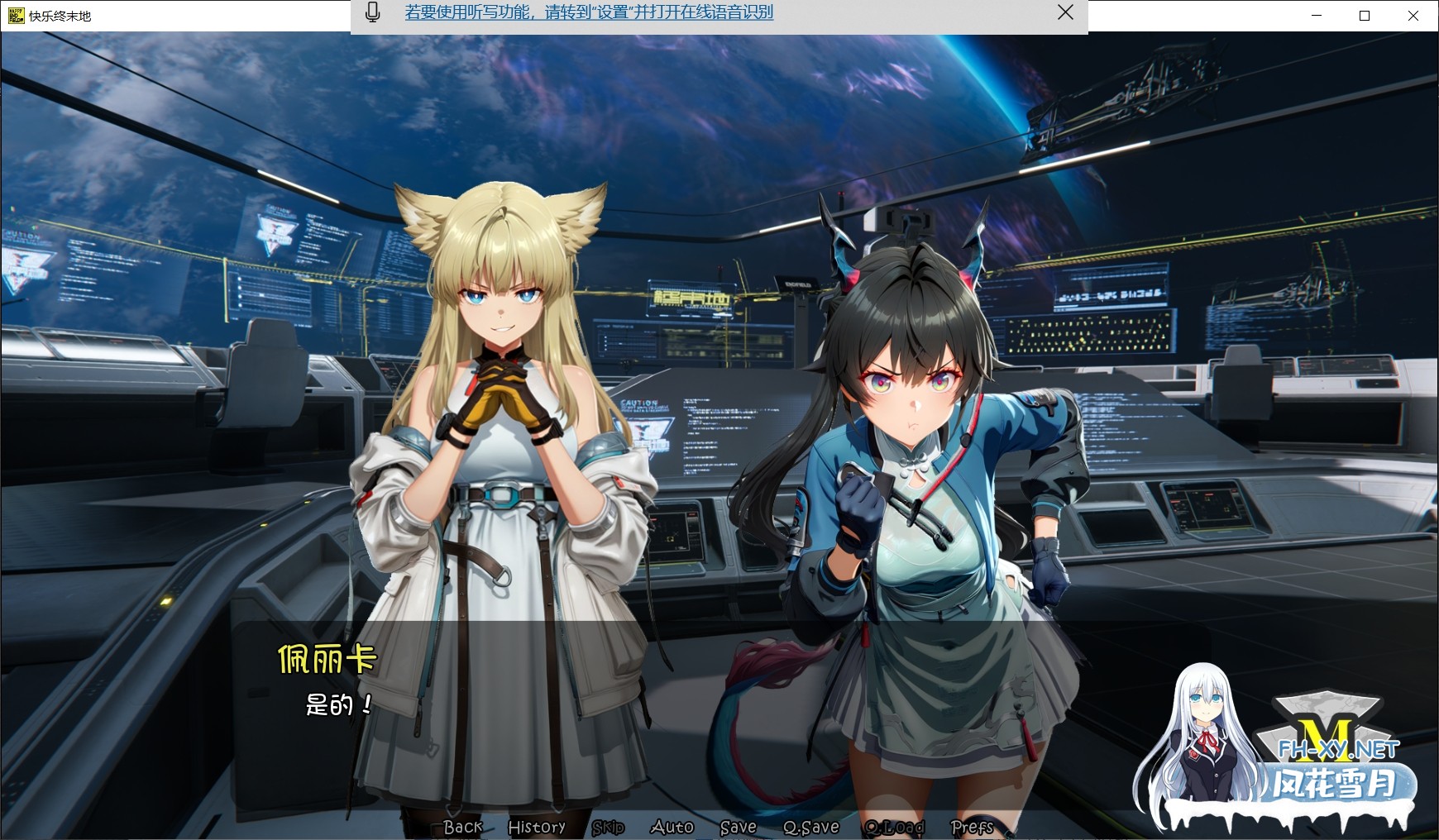1439x840 pixels.
Task: Enable Skip mode from the quick menu
Action: tap(609, 827)
